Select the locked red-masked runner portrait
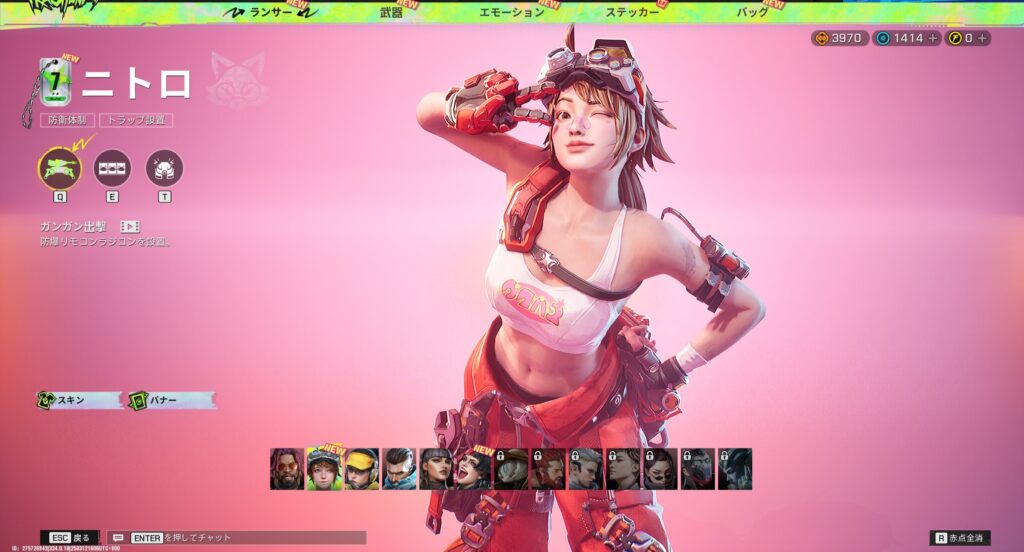The width and height of the screenshot is (1024, 552). [697, 469]
